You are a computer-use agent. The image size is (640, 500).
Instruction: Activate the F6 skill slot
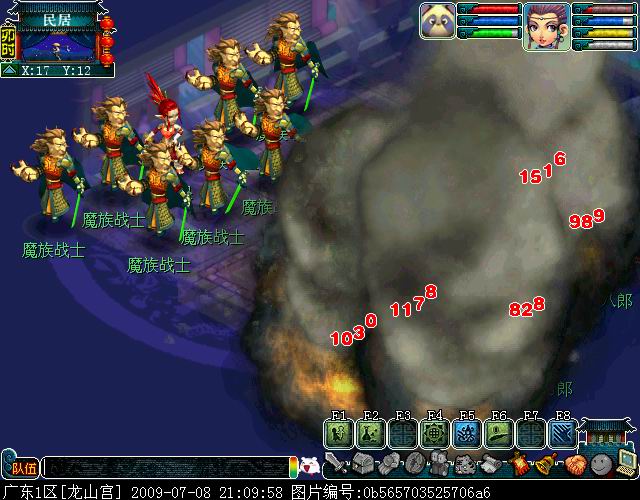(x=499, y=432)
